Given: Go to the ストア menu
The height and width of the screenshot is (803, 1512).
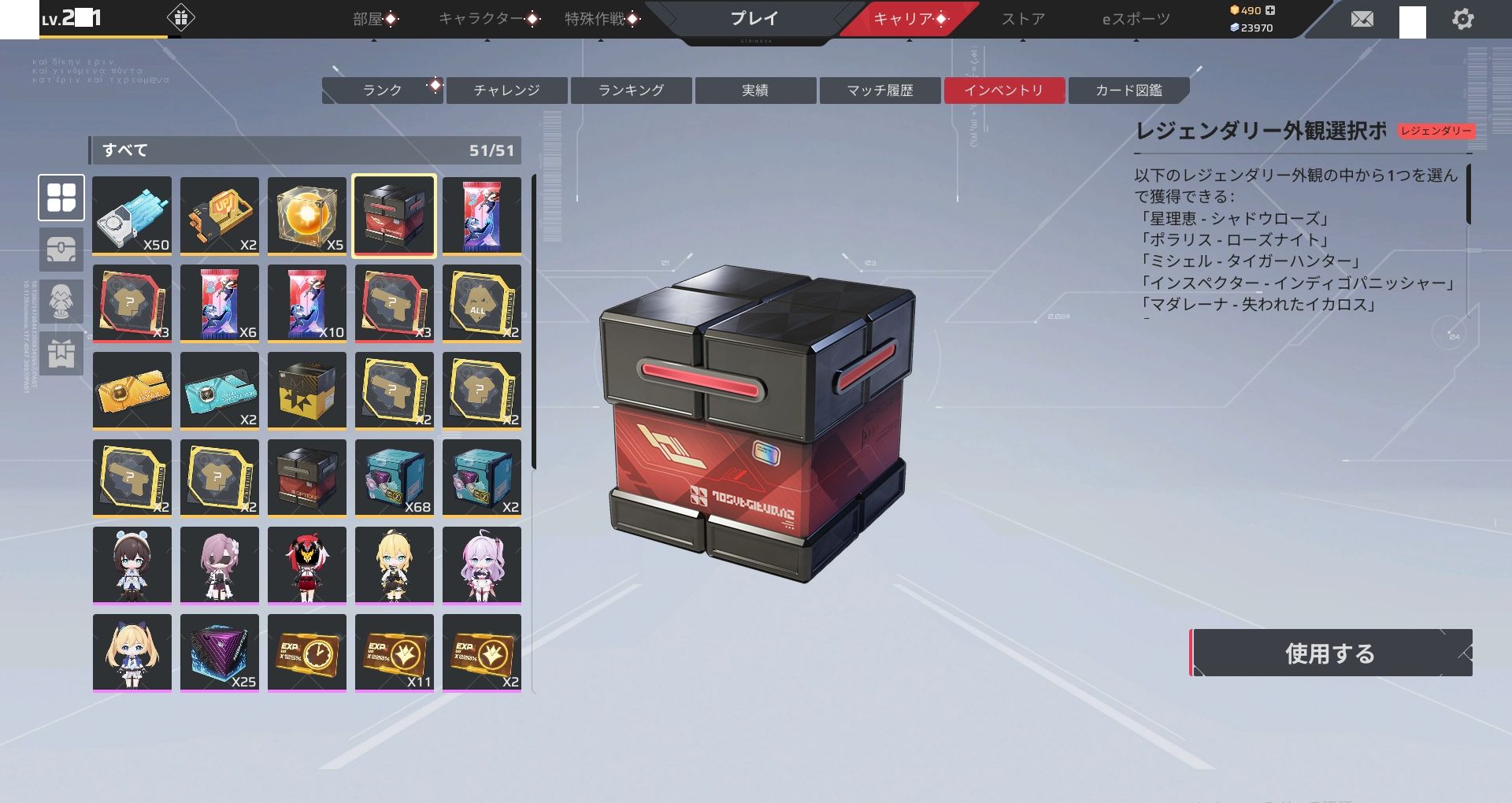Looking at the screenshot, I should click(1023, 19).
